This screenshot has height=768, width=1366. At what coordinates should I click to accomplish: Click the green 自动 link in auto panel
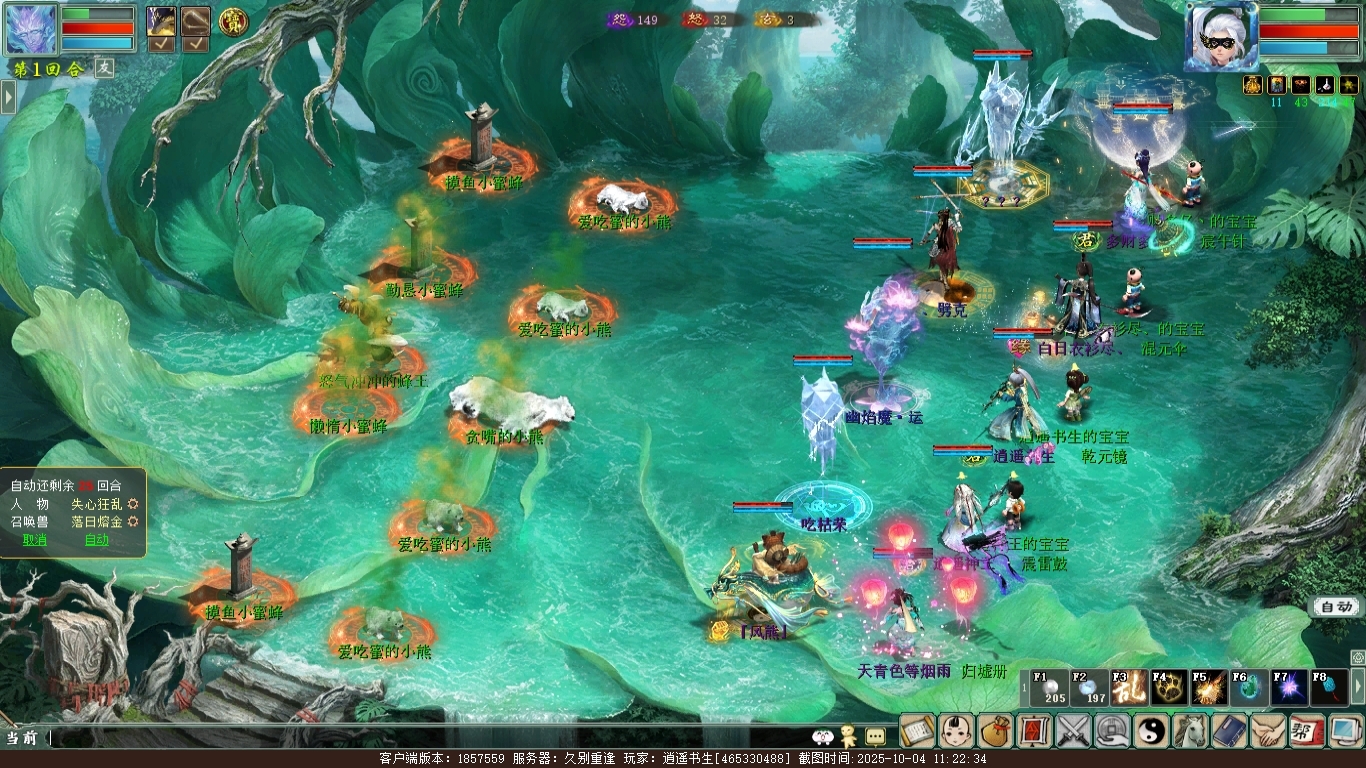point(97,540)
